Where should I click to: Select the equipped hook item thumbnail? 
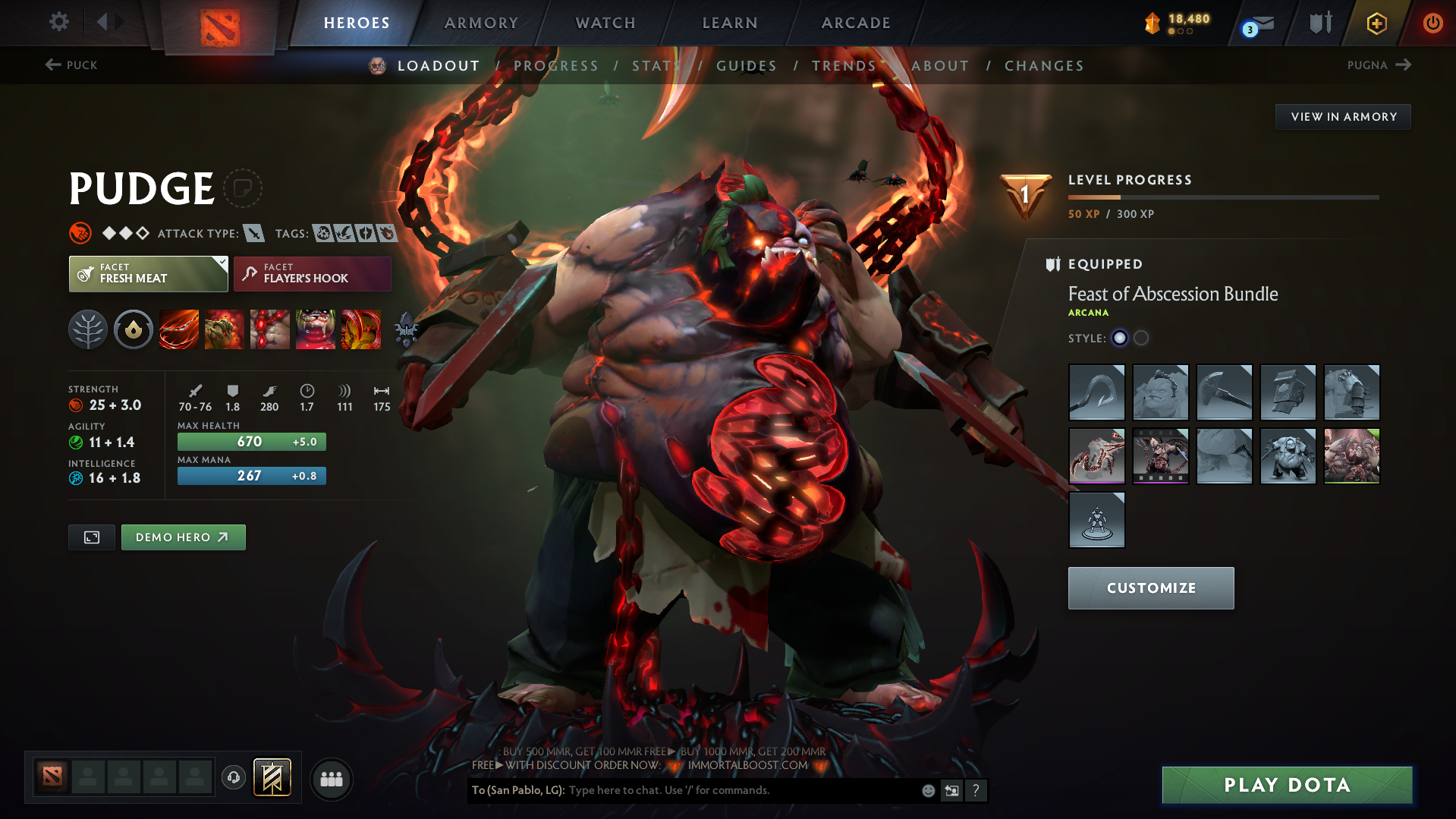click(1096, 392)
